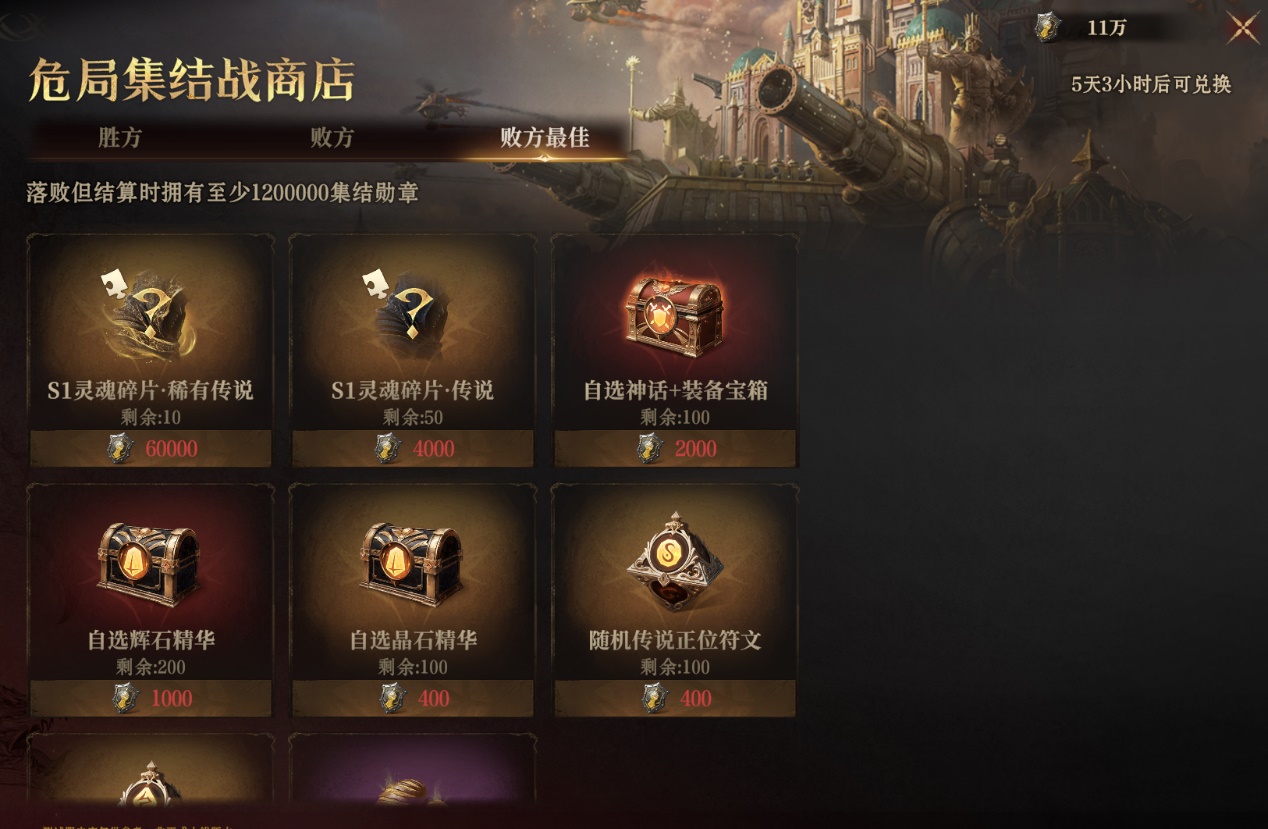Image resolution: width=1268 pixels, height=829 pixels.
Task: Click the 4000 medal price bar
Action: coord(413,449)
